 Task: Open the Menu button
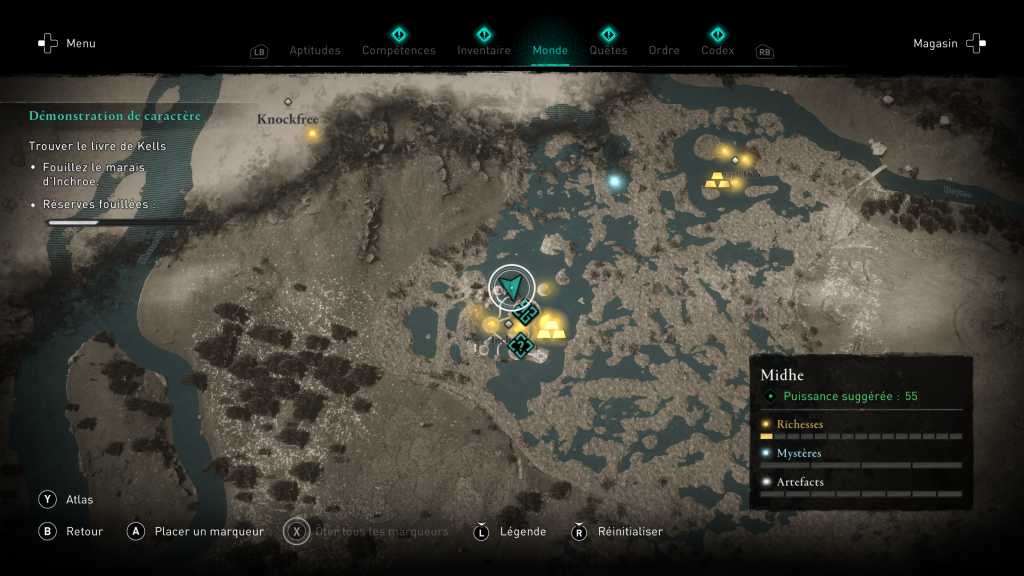(66, 43)
